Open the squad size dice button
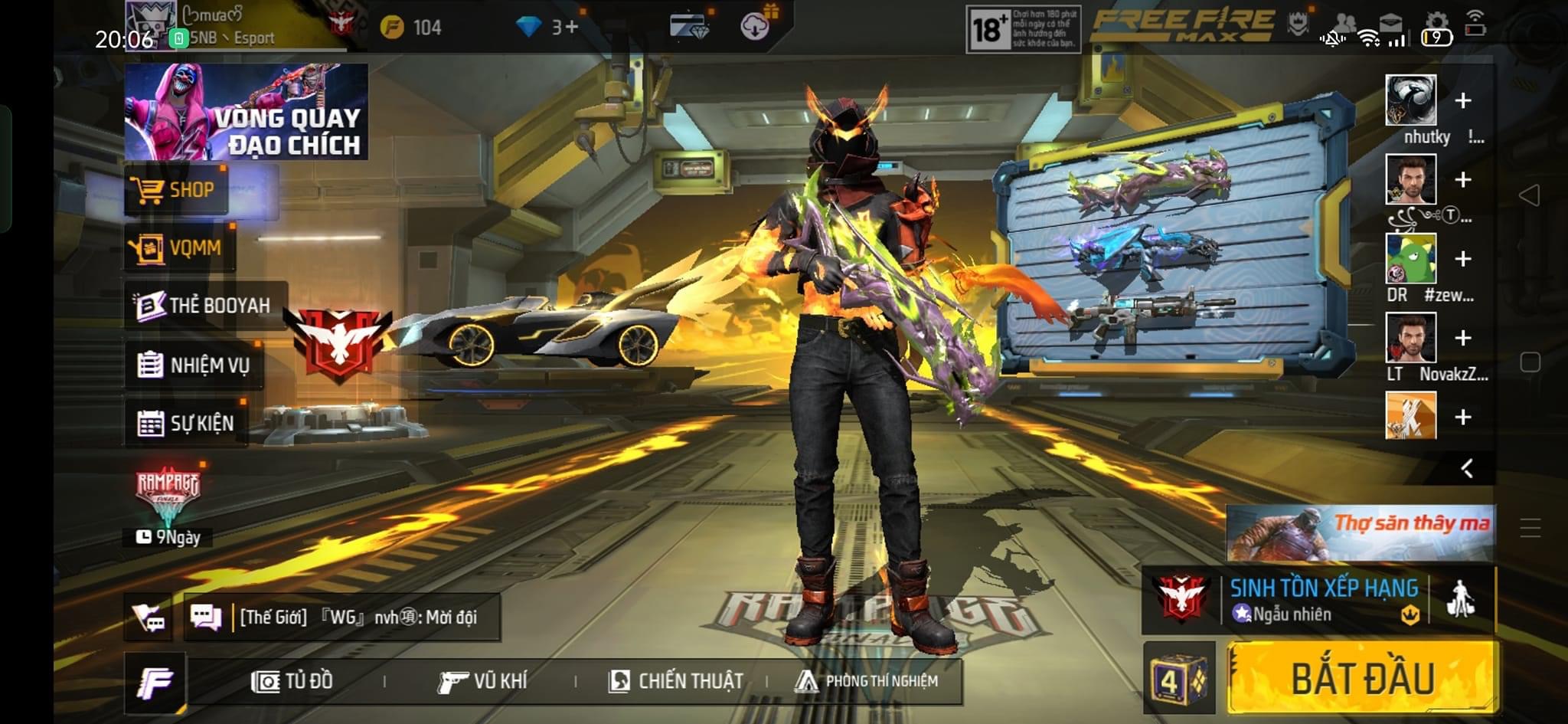Screen dimensions: 1568x724 (1179, 678)
